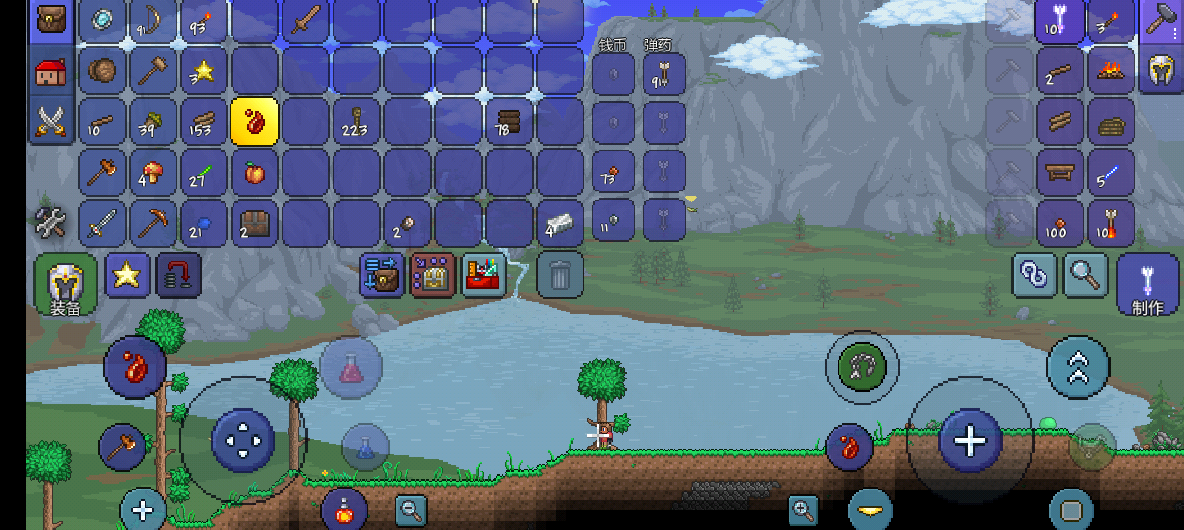Select the iron bar stack of 4
The image size is (1184, 530).
tap(559, 222)
